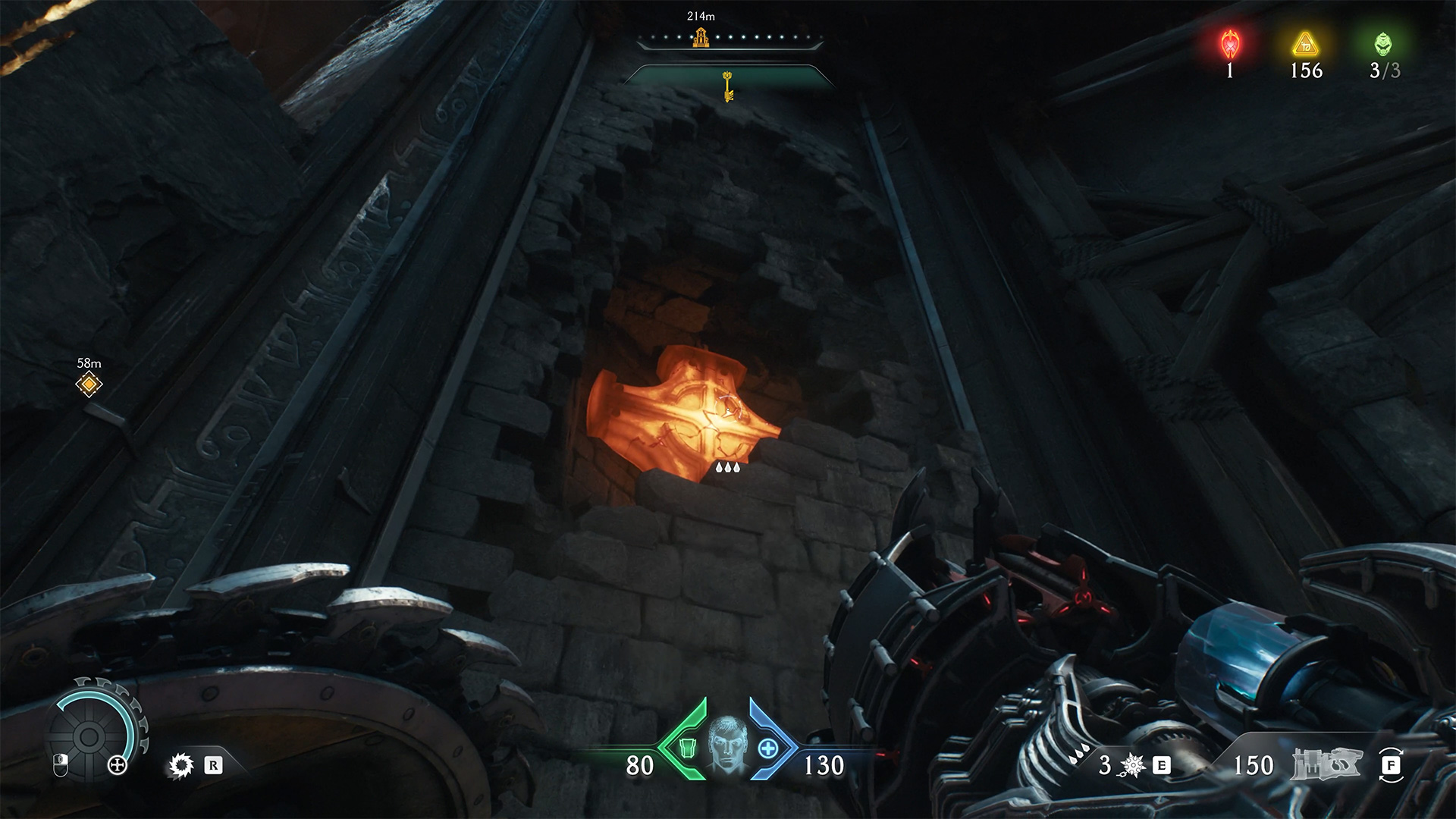
Task: Click the orange diamond waypoint marker
Action: coord(89,384)
